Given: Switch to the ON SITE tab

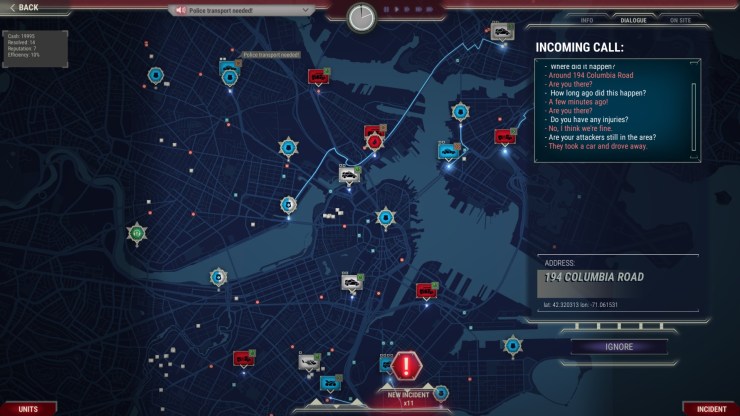Looking at the screenshot, I should coord(680,20).
